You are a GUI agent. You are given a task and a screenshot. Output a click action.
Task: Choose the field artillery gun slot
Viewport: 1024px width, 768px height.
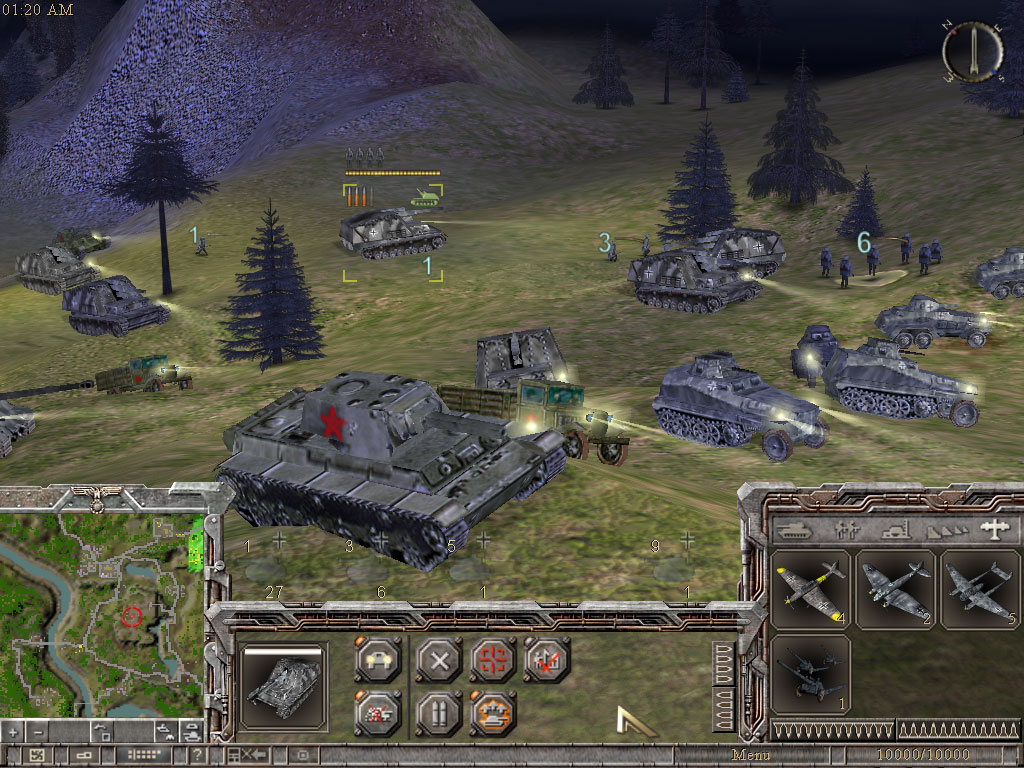click(x=811, y=675)
